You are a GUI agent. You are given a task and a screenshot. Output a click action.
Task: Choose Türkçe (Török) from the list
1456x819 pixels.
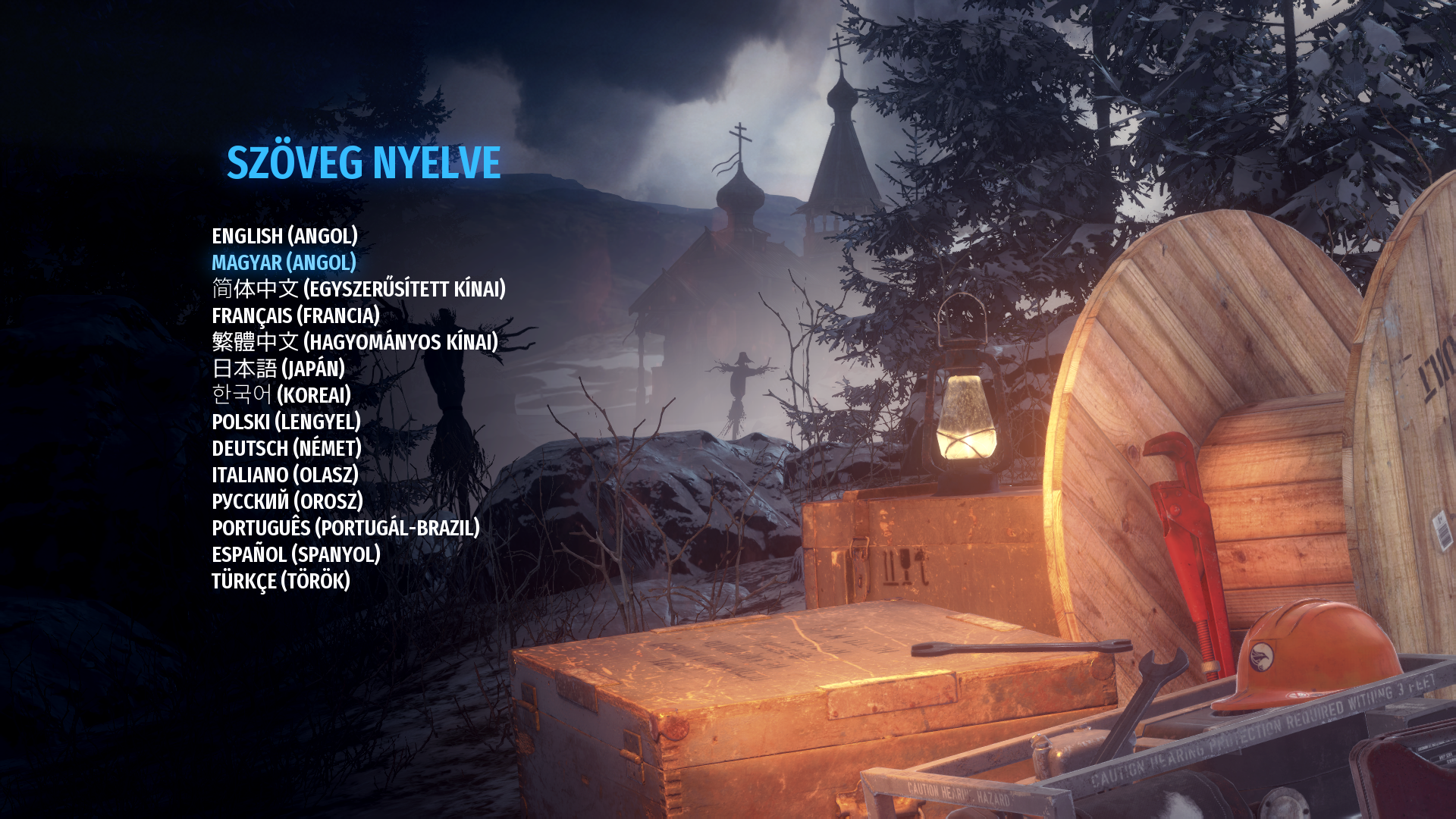(x=281, y=582)
